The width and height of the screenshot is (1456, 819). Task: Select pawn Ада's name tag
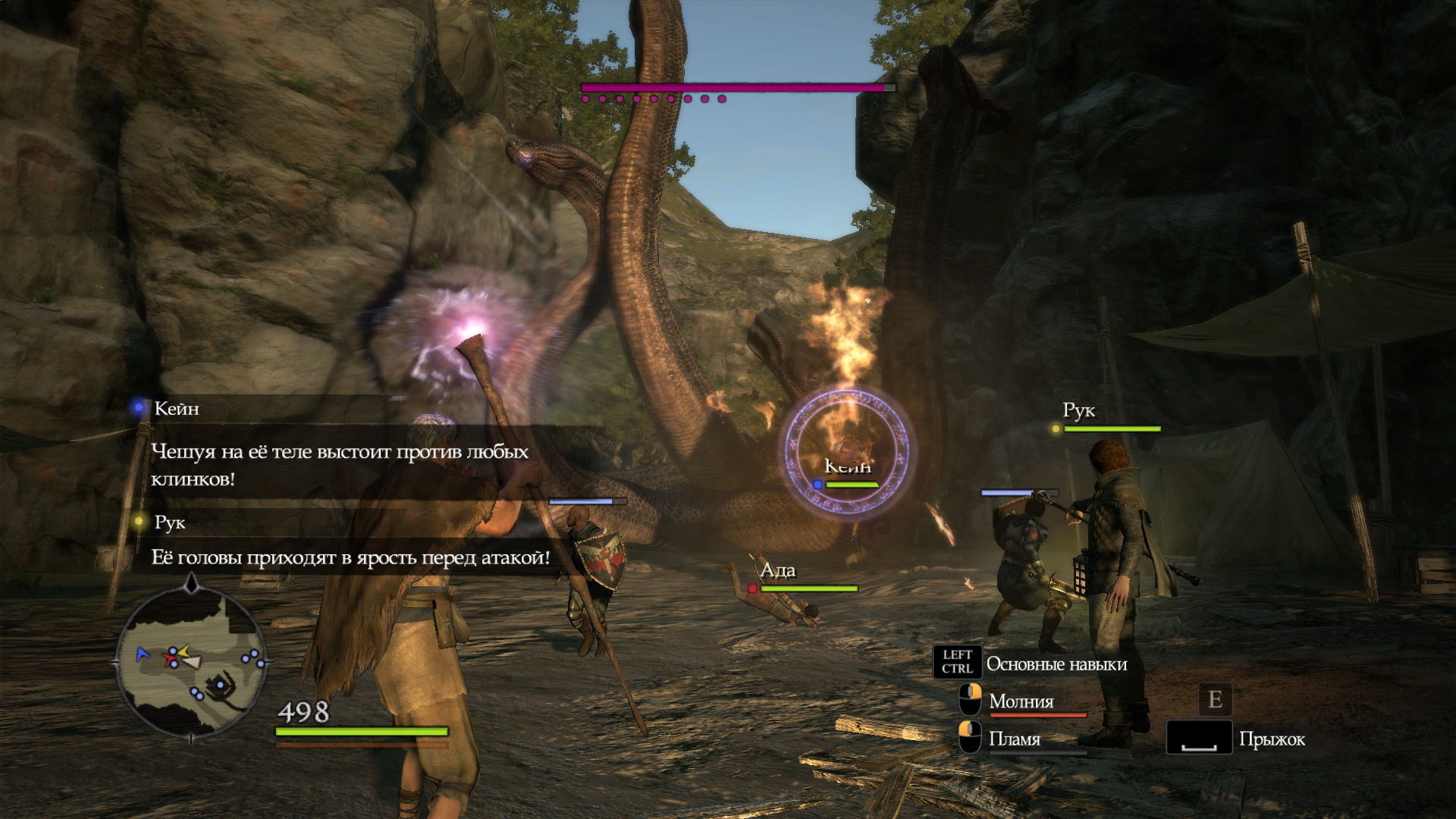(x=778, y=570)
